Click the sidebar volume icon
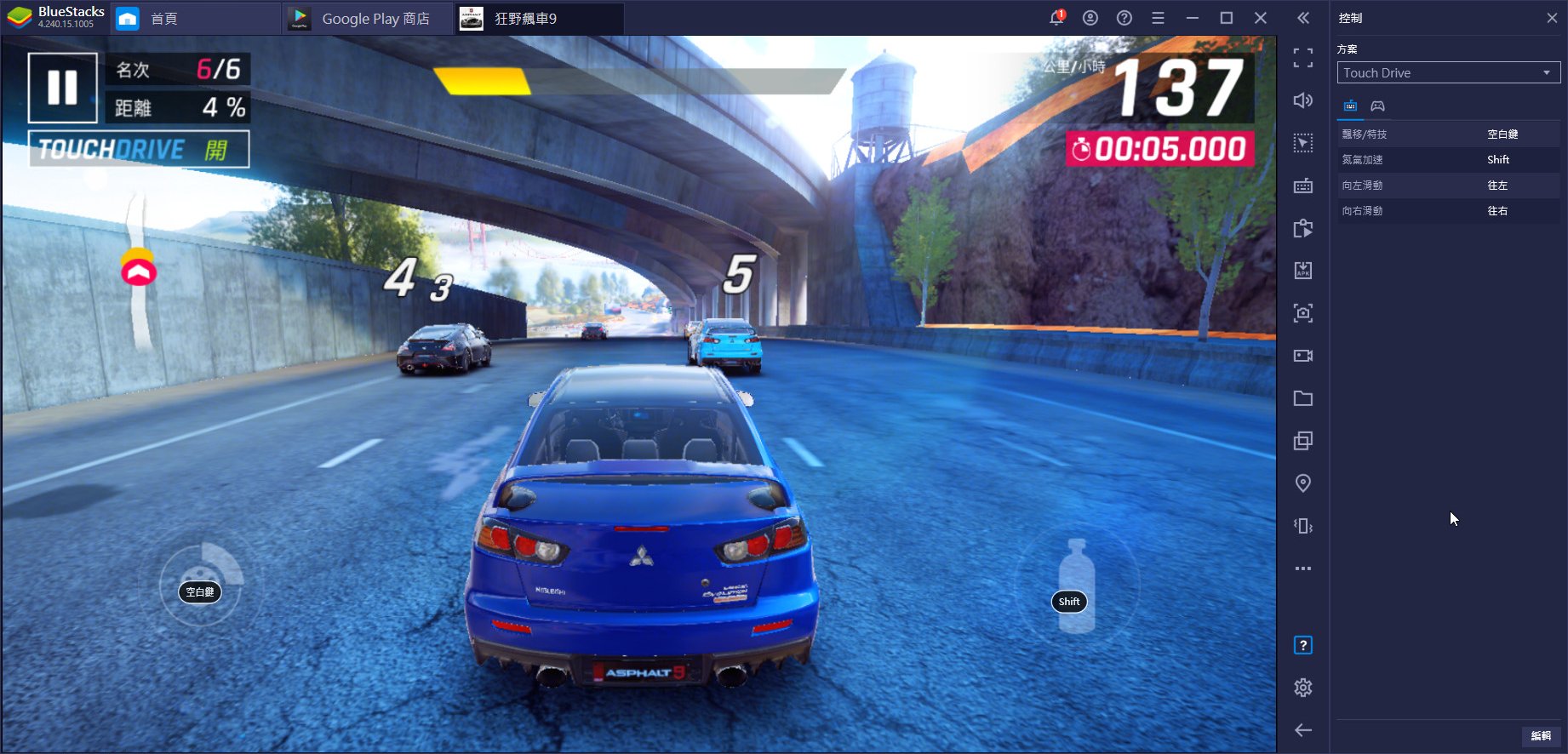Screen dimensions: 1568x754 1302,100
